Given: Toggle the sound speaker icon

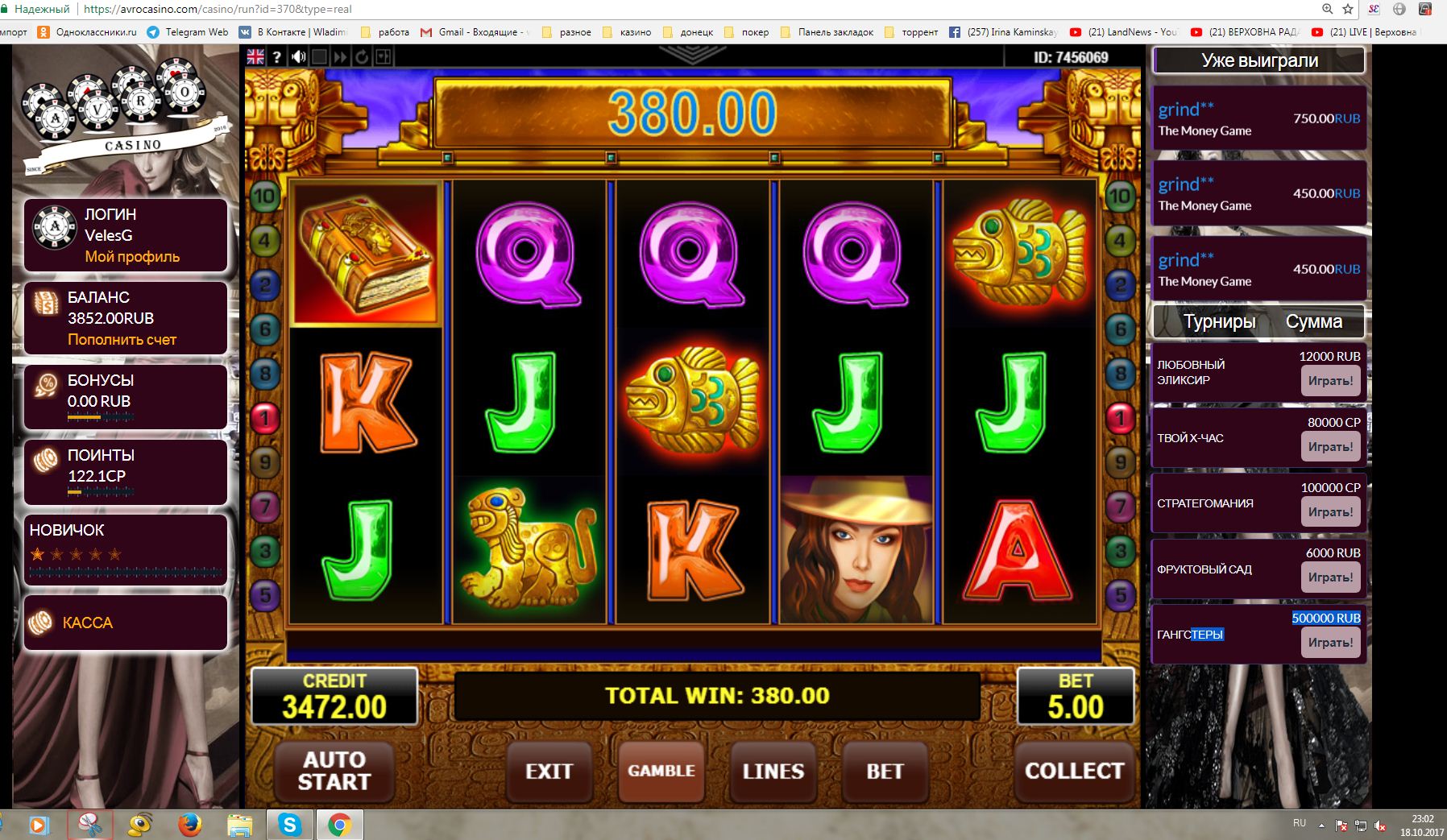Looking at the screenshot, I should point(298,56).
